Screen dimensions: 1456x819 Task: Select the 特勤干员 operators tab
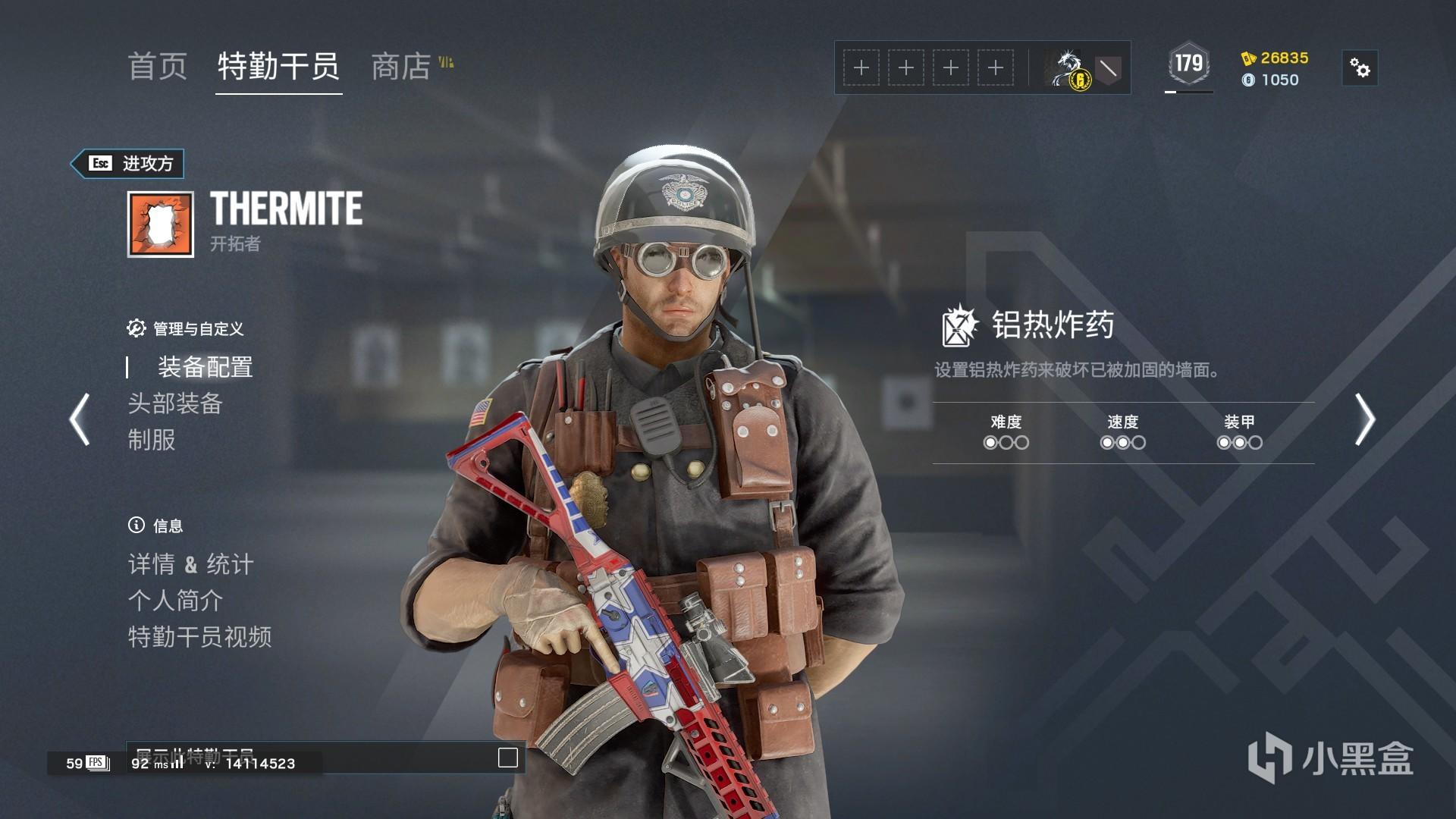coord(278,67)
